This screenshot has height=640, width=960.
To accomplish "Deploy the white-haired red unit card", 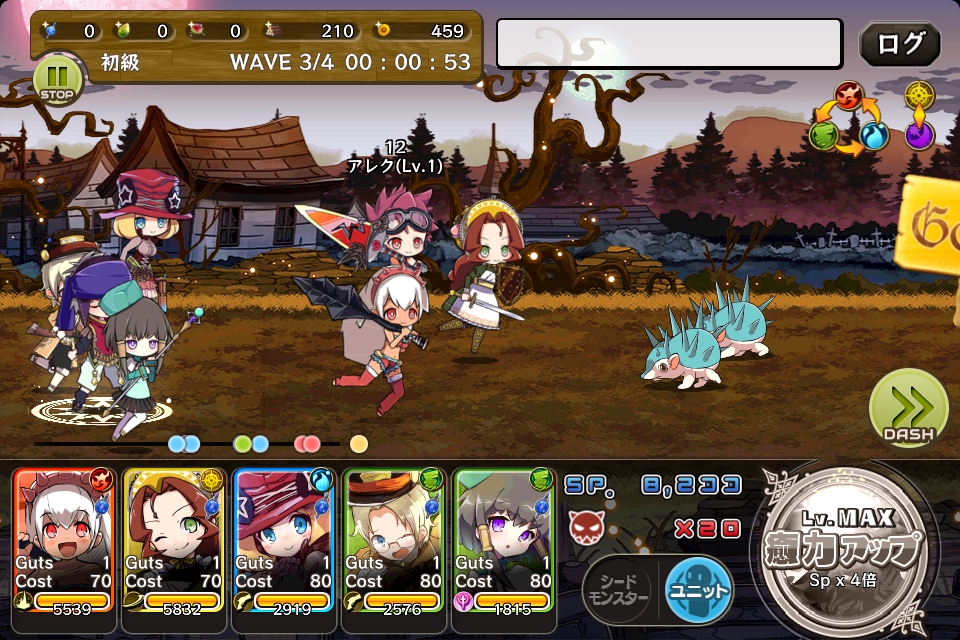I will pos(63,538).
